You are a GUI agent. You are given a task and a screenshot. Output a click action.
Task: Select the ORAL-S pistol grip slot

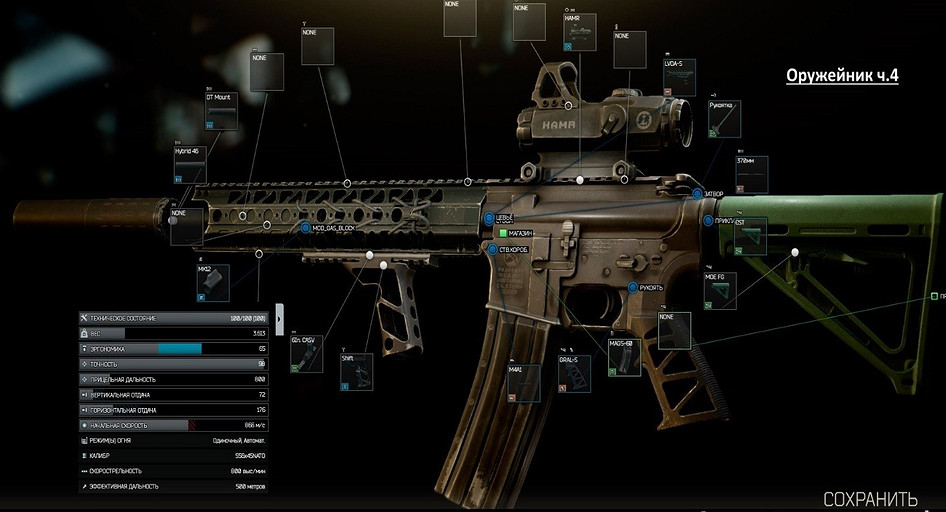tap(575, 375)
